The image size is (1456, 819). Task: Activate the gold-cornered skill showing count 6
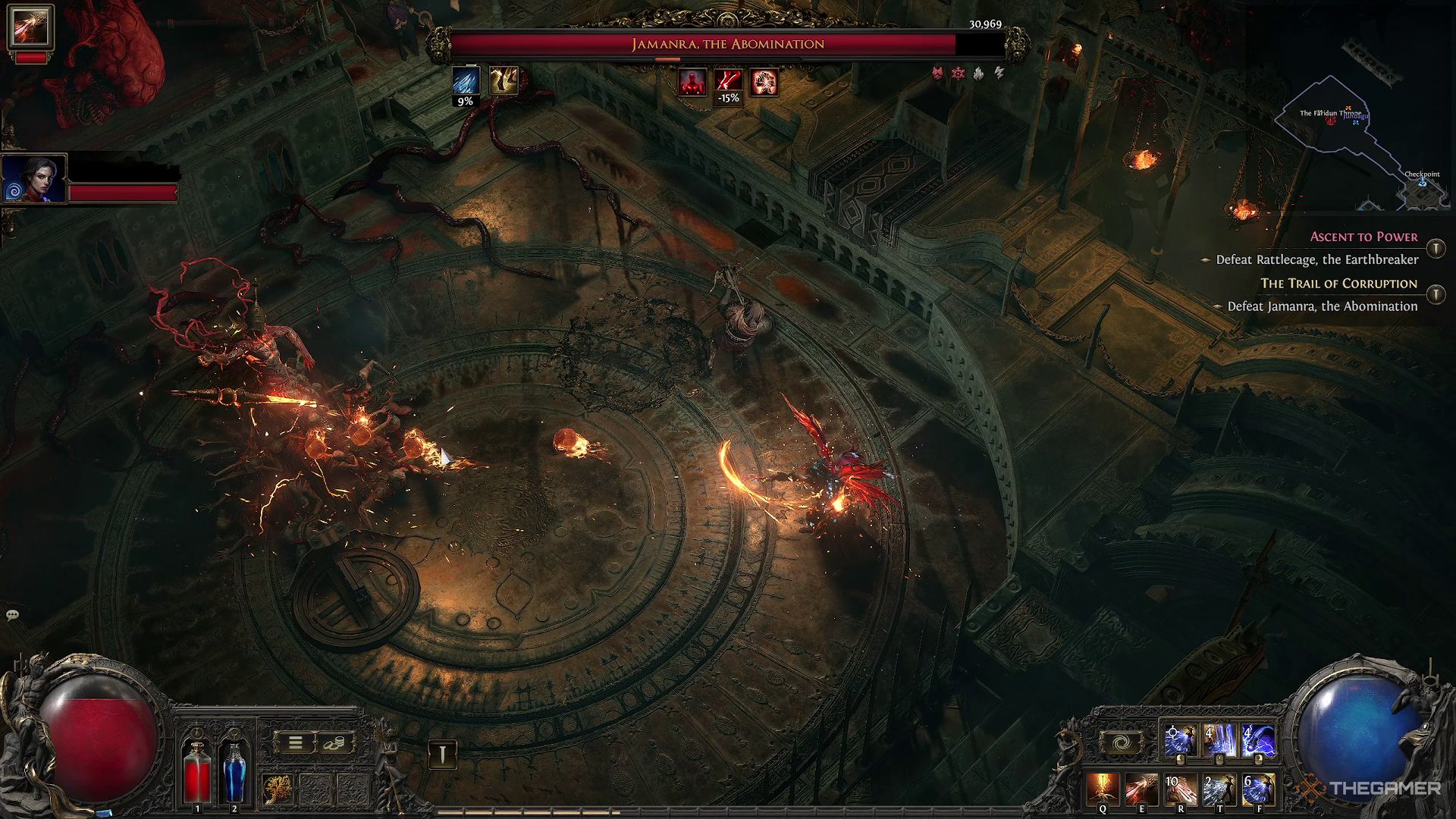tap(1258, 789)
